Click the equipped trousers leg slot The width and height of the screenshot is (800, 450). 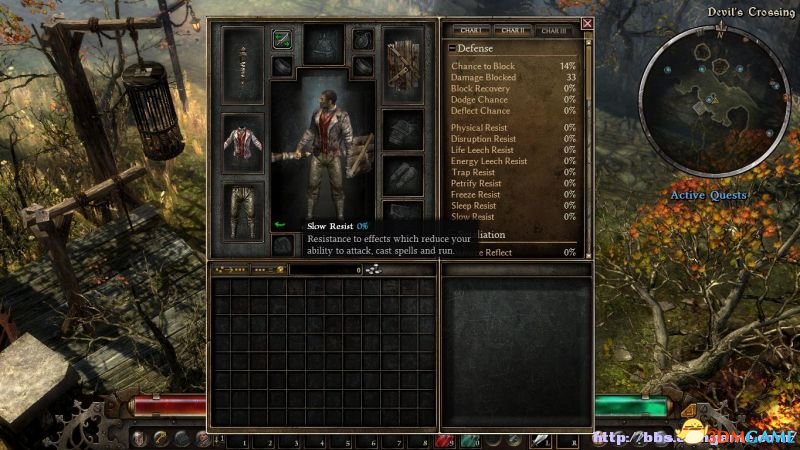(x=242, y=209)
